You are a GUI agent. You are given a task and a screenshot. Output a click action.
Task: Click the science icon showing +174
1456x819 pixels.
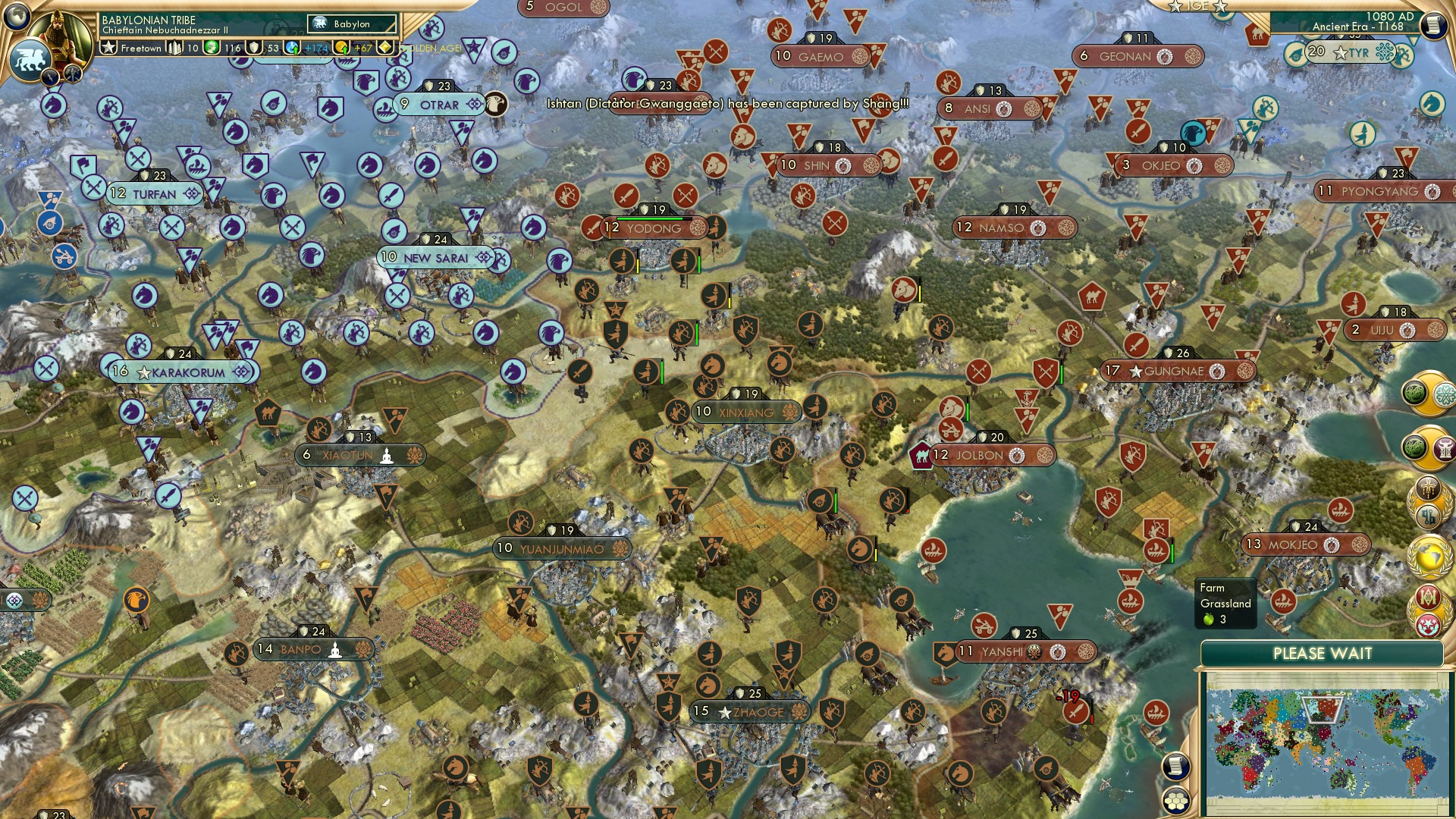click(x=290, y=48)
